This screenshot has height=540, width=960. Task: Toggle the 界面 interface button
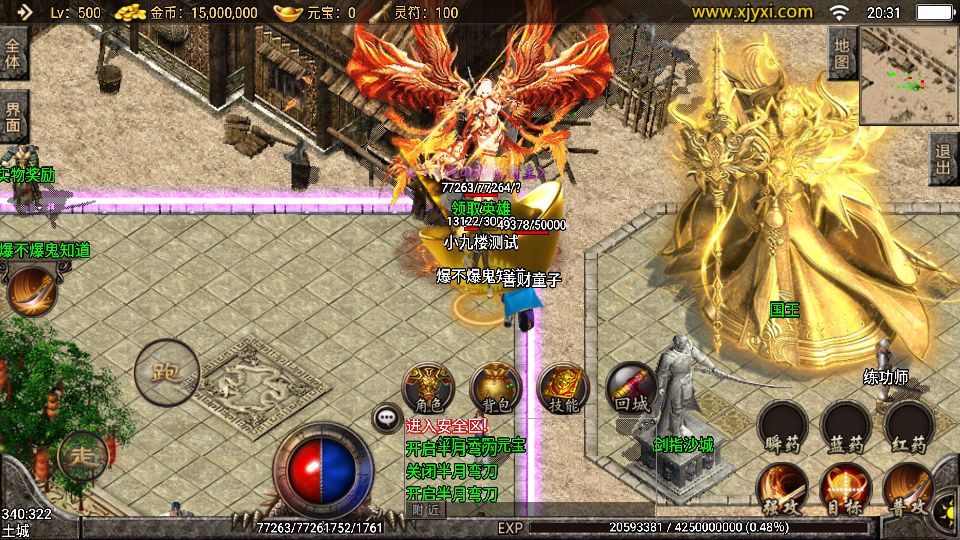14,118
